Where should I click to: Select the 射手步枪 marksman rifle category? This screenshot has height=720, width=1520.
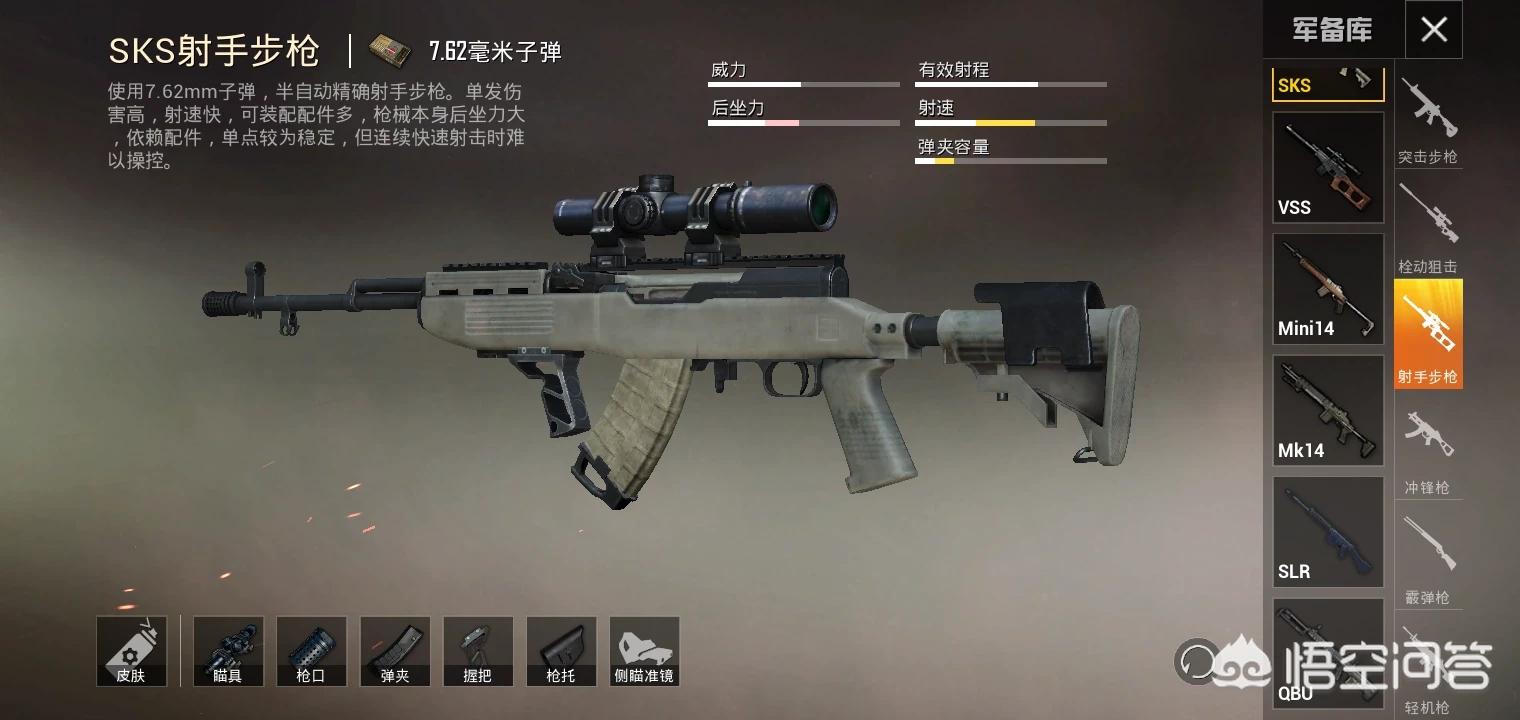[x=1428, y=334]
